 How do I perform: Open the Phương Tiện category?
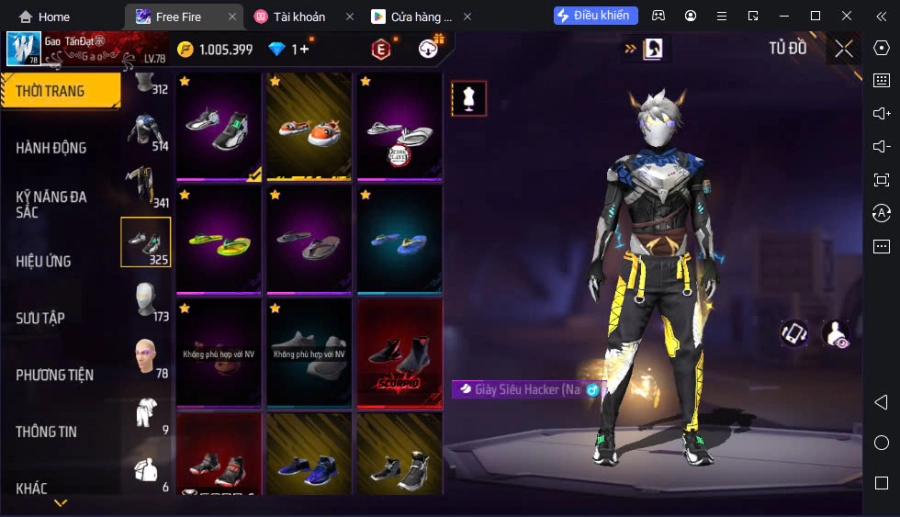pos(55,375)
